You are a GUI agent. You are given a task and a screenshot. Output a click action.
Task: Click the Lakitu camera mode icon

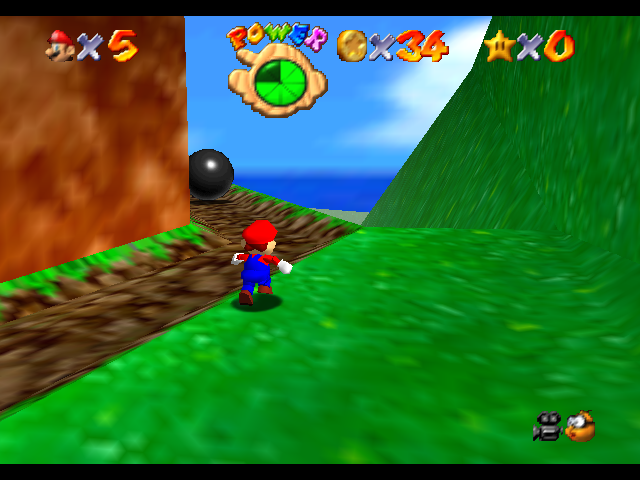coord(578,427)
